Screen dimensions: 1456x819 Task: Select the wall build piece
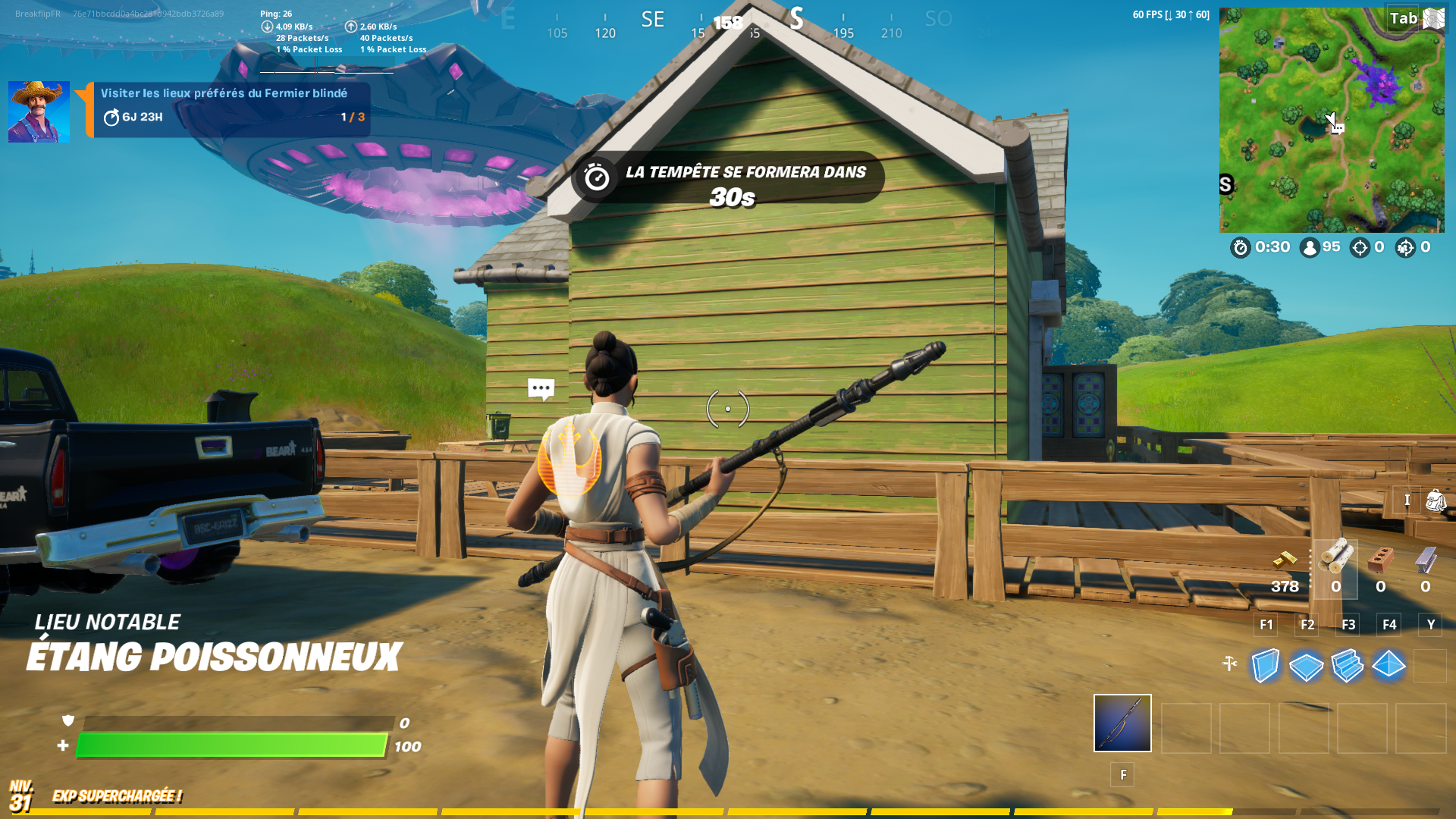[x=1264, y=666]
